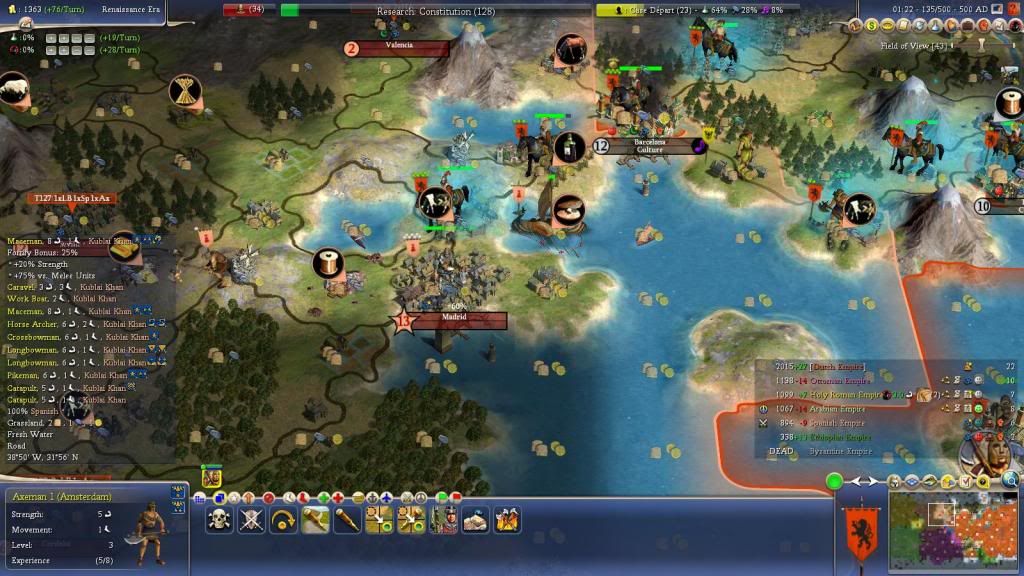
Task: Choose the highlighted wooden mallet action
Action: click(x=316, y=519)
